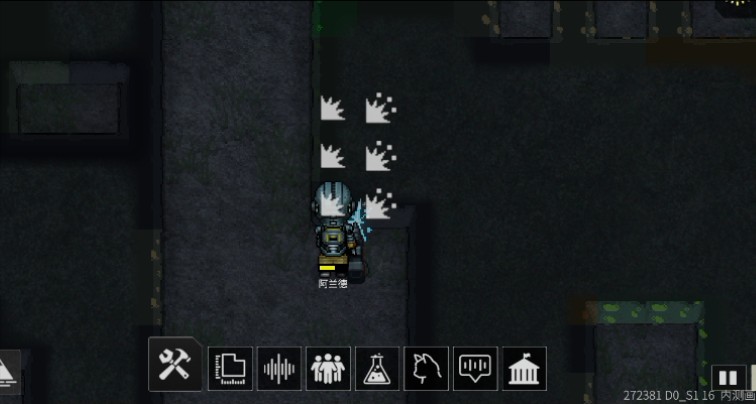The image size is (756, 404).
Task: Open the animals menu with cat icon
Action: point(426,369)
